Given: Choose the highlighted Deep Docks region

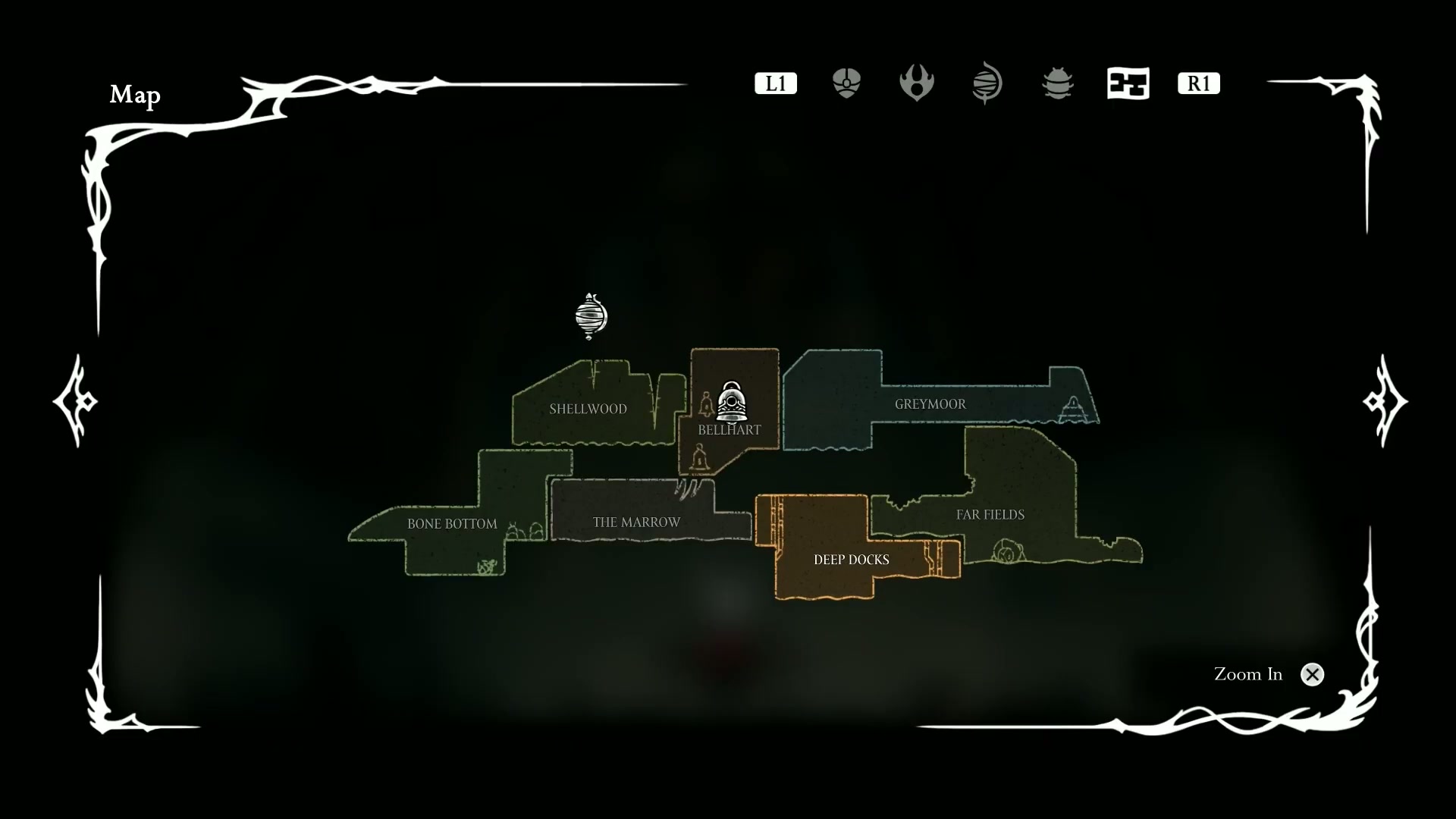Looking at the screenshot, I should coord(851,560).
